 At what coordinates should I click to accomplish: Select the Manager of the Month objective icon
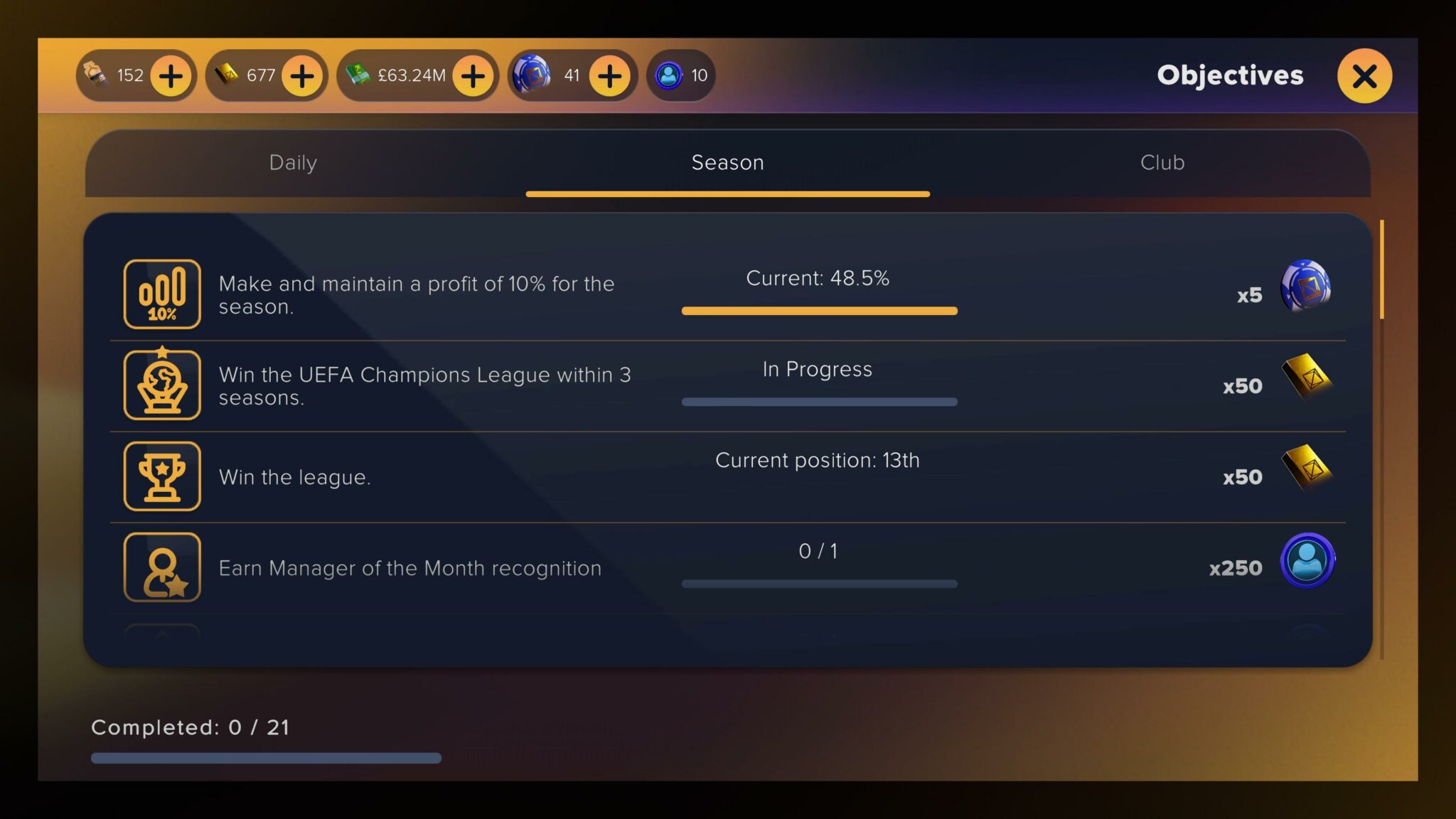tap(161, 567)
